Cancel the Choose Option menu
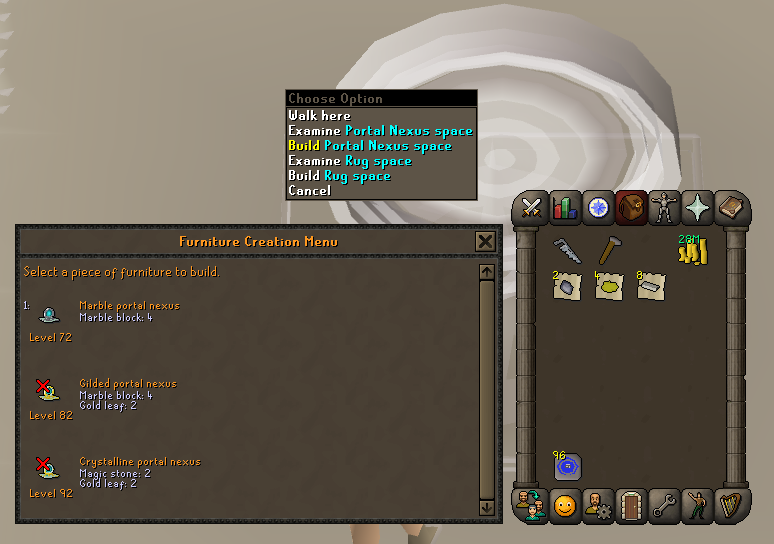Image resolution: width=774 pixels, height=544 pixels. coord(309,191)
